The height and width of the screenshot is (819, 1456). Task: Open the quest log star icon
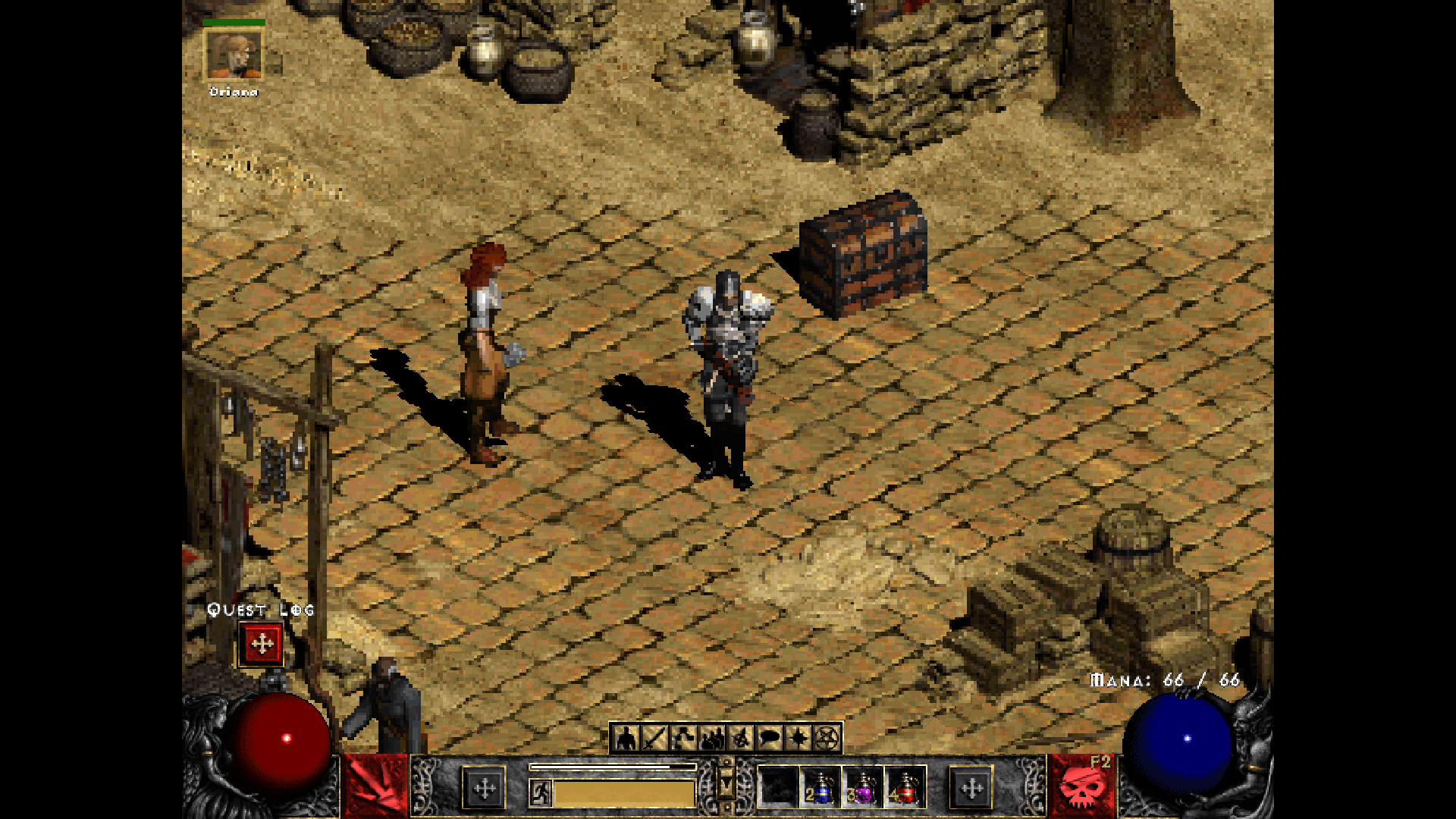click(798, 737)
